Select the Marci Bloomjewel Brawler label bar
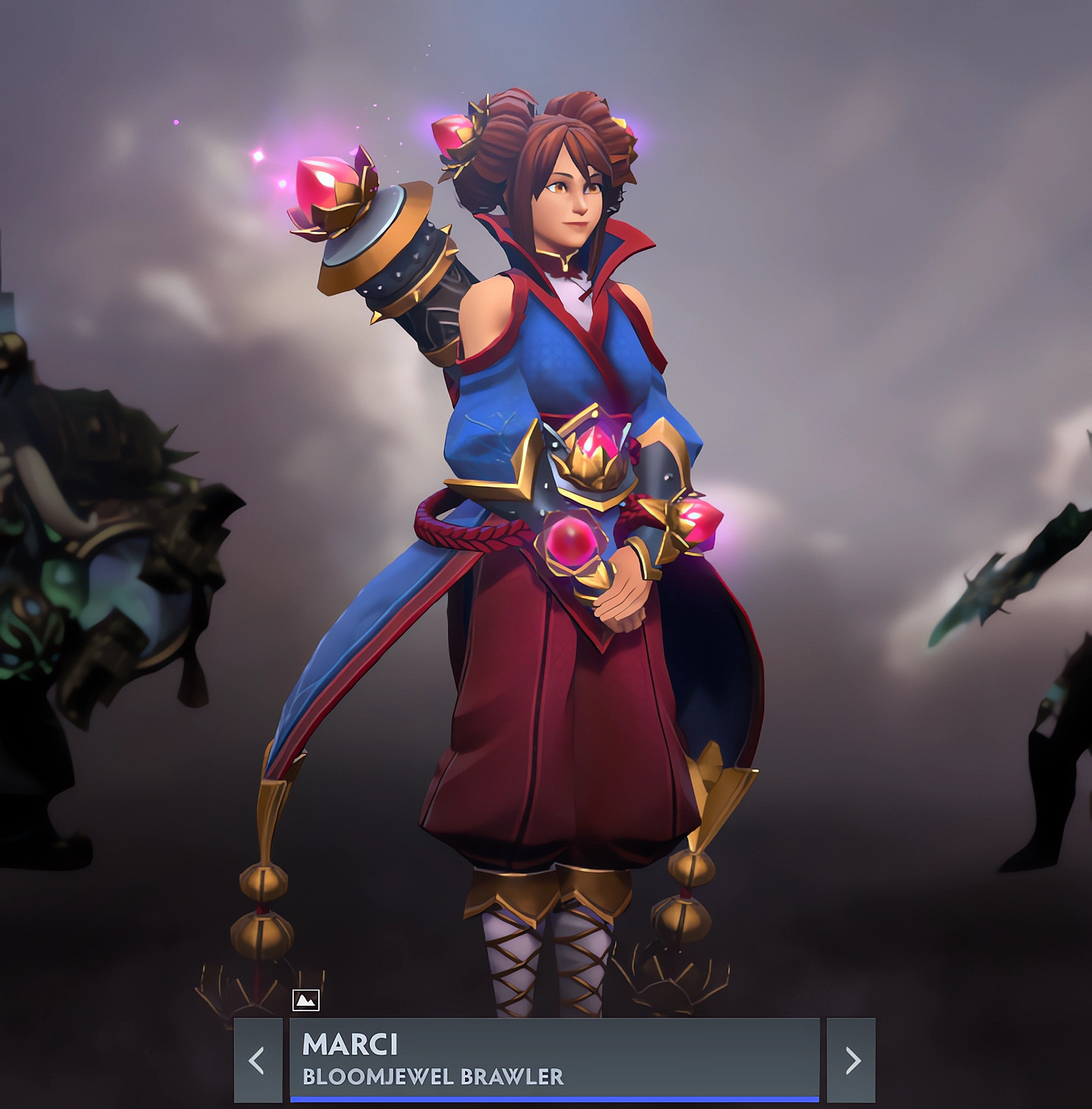This screenshot has width=1092, height=1109. (x=554, y=1060)
